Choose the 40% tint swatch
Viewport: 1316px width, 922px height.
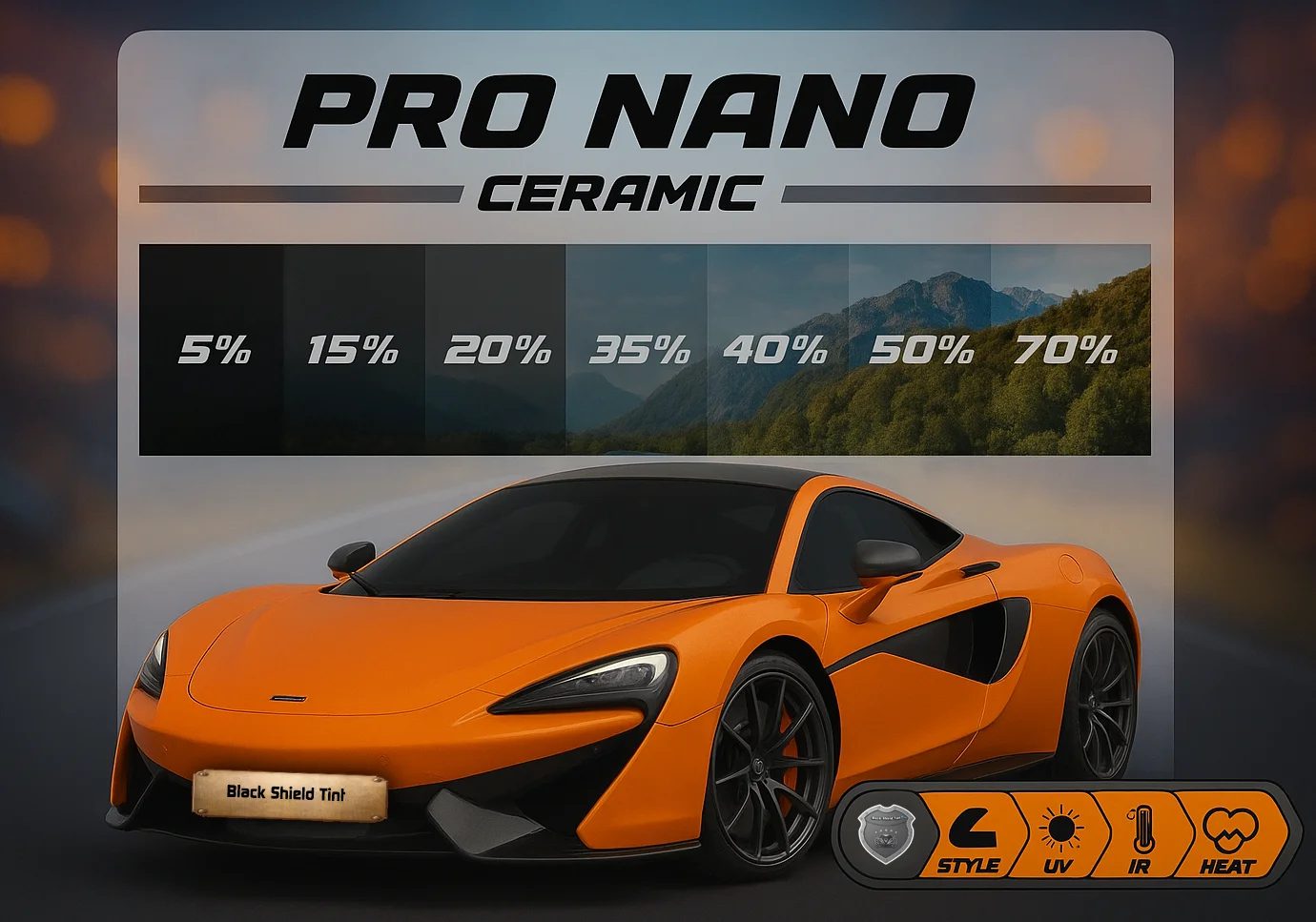point(777,350)
